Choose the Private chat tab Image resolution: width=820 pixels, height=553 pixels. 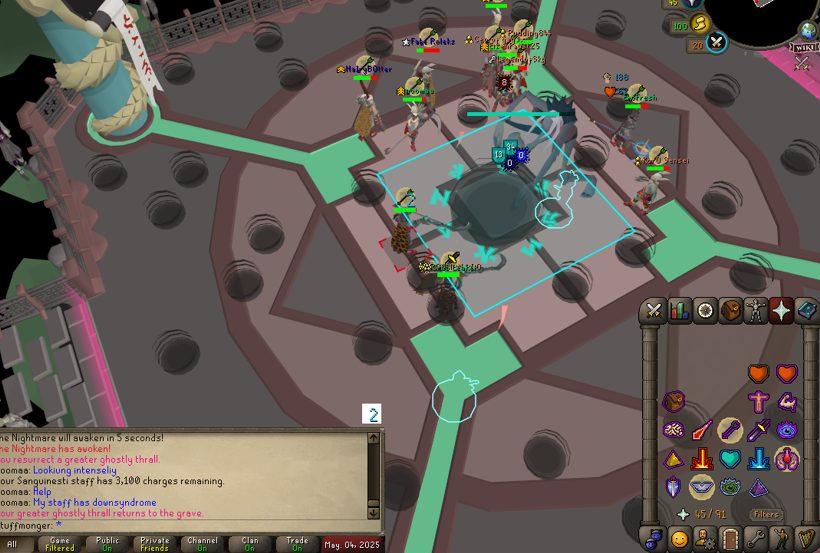[154, 545]
